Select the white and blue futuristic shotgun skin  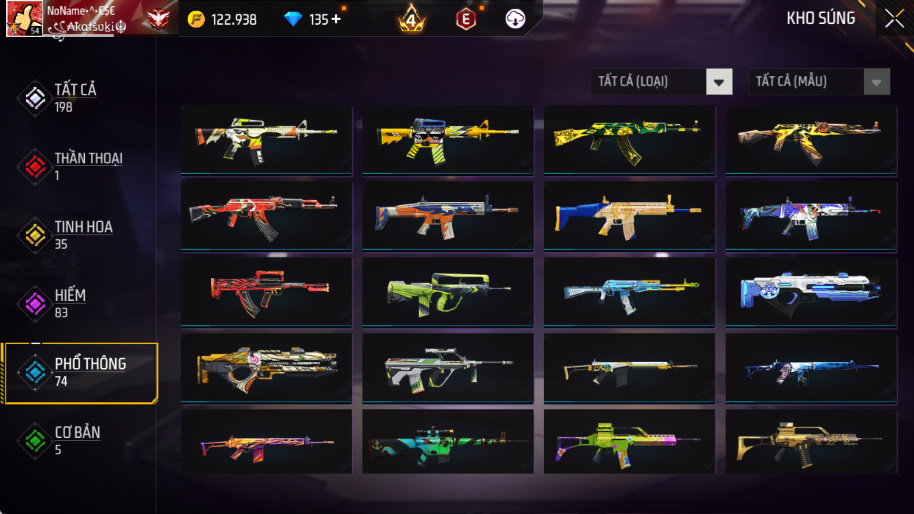click(x=810, y=290)
